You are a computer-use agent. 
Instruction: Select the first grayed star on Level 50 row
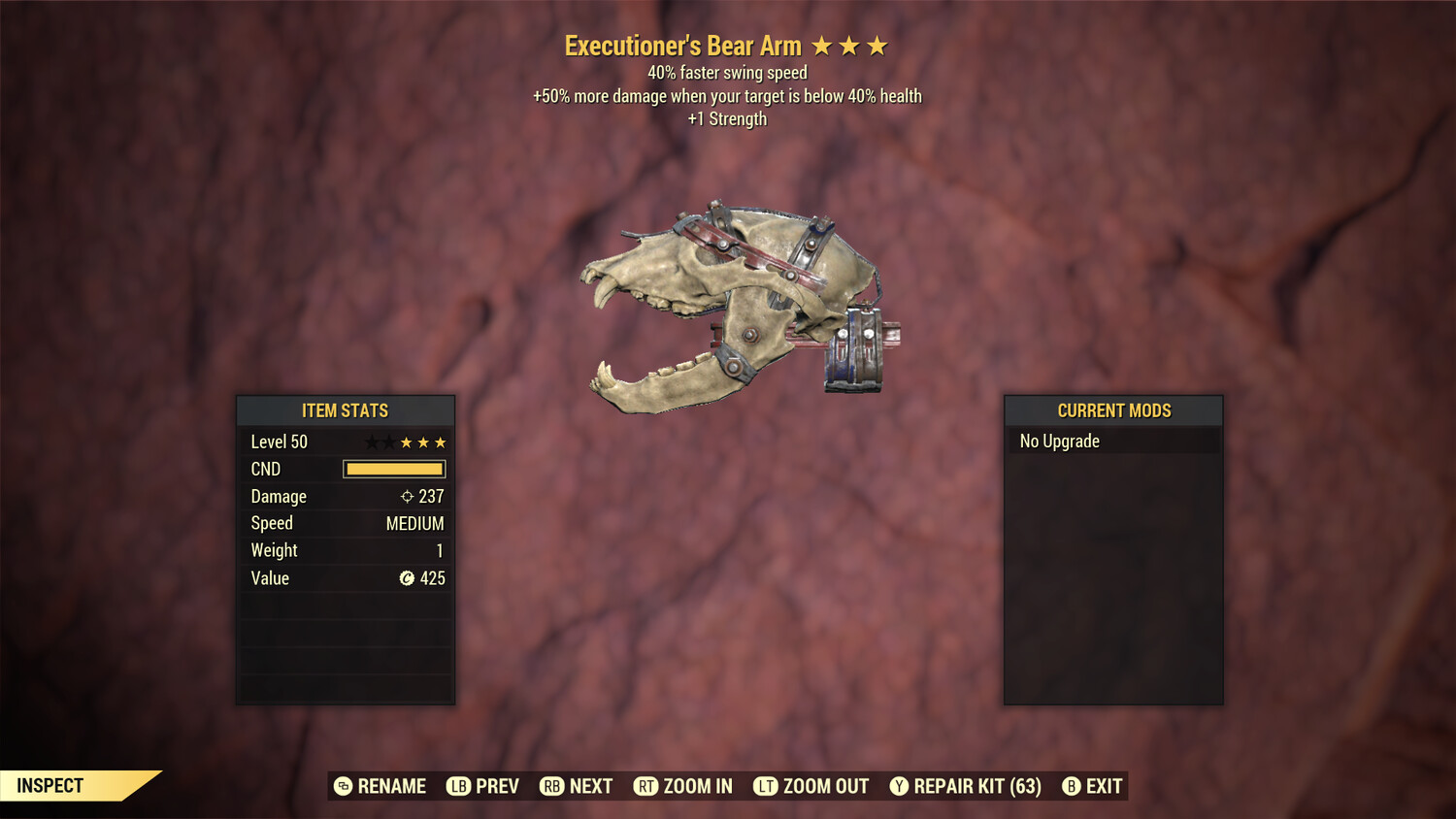(370, 442)
